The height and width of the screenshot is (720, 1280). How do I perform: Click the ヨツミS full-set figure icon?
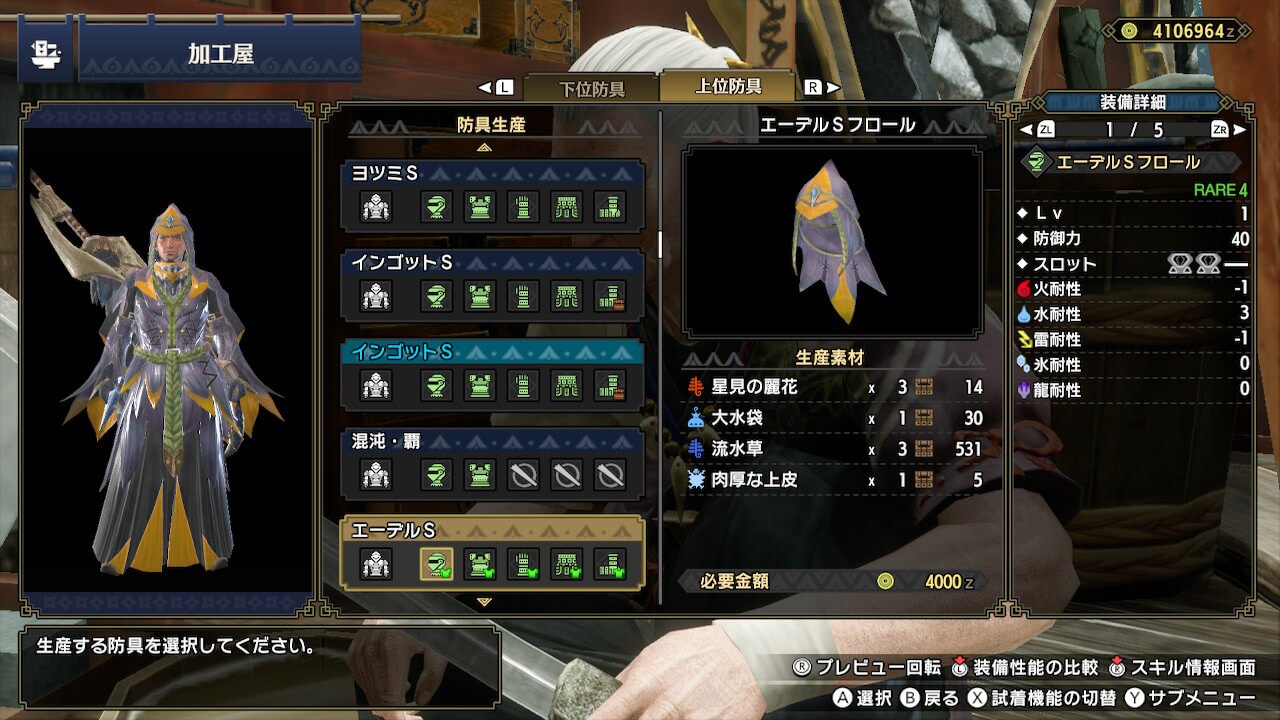pyautogui.click(x=376, y=207)
